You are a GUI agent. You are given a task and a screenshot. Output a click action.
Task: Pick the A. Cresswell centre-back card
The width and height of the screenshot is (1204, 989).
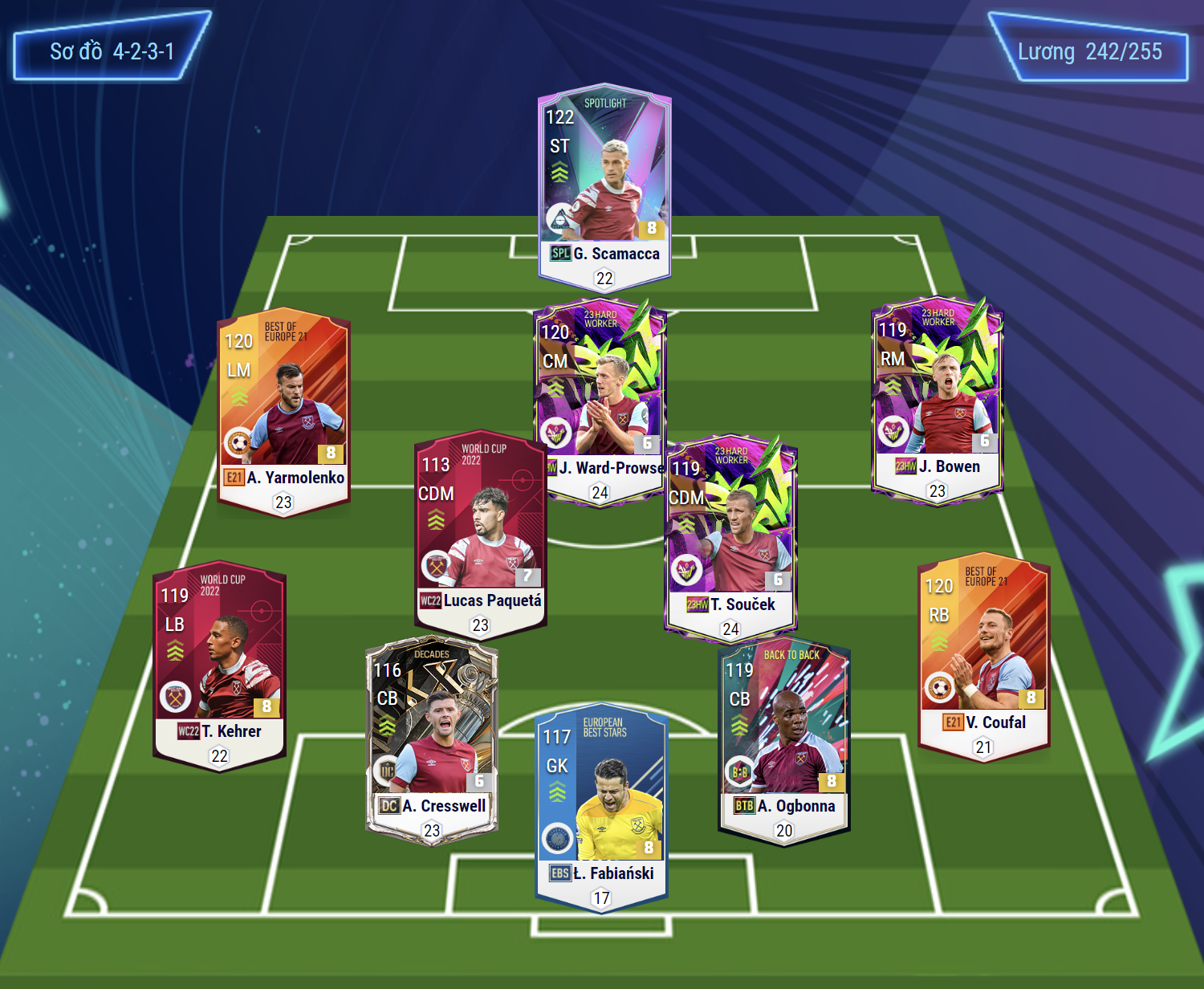pos(432,739)
